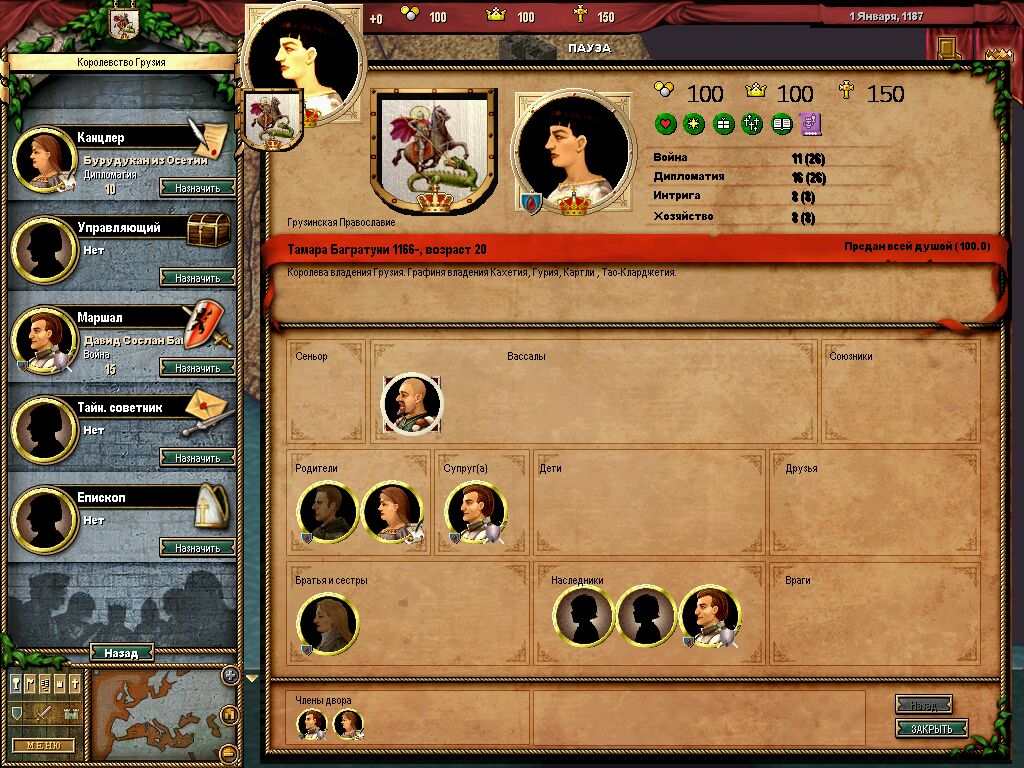View the sibling under Братья и сестры
The image size is (1024, 768).
click(x=328, y=623)
